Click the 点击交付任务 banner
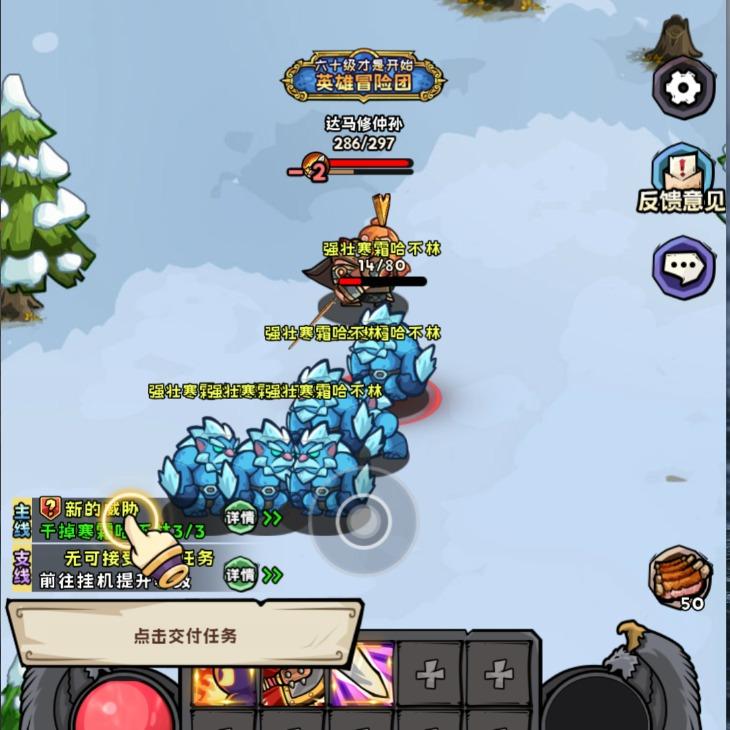 185,635
